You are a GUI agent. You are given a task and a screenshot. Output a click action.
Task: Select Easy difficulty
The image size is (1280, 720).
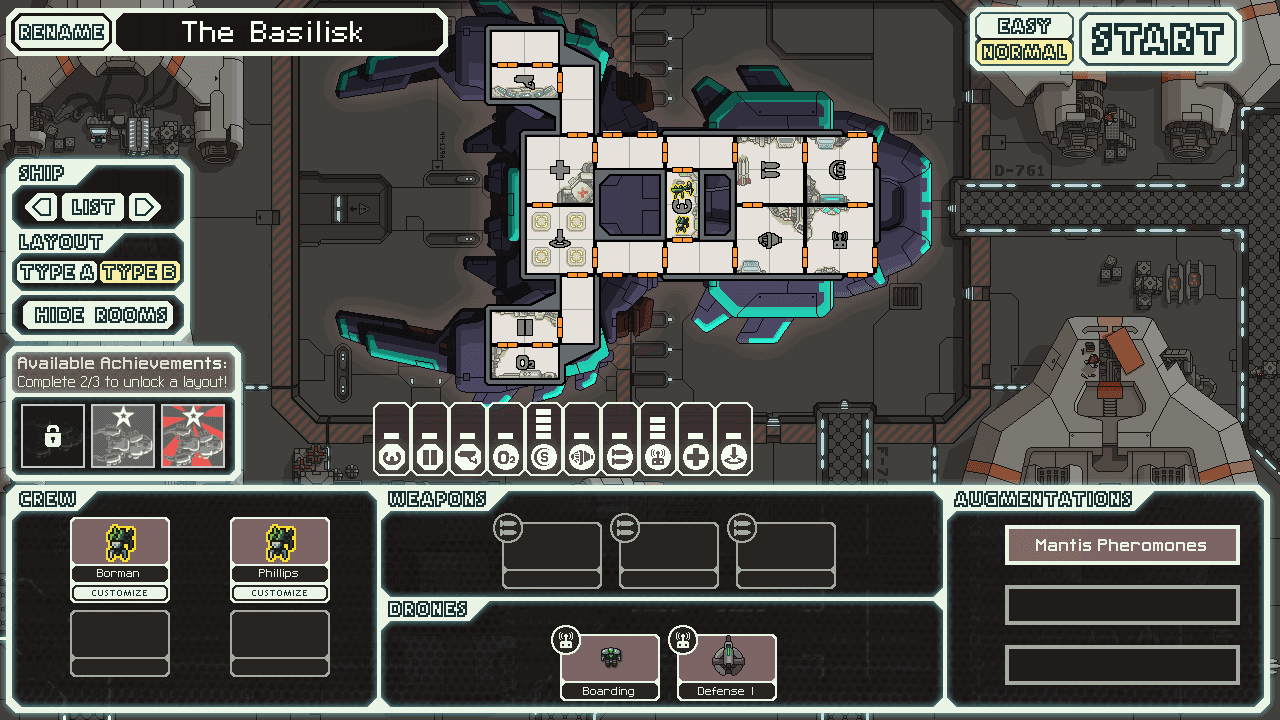click(1023, 26)
